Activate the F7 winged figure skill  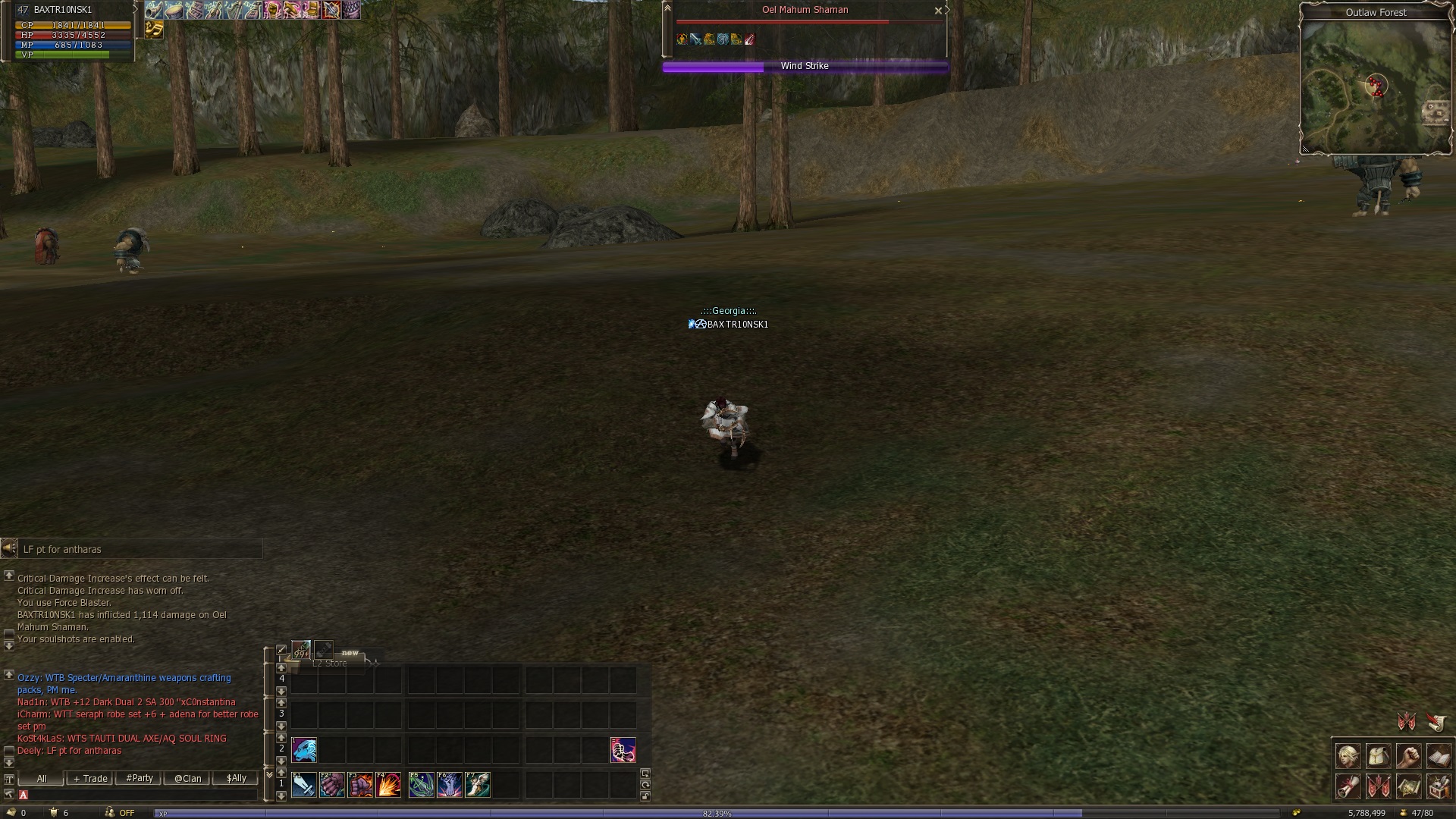(x=478, y=785)
